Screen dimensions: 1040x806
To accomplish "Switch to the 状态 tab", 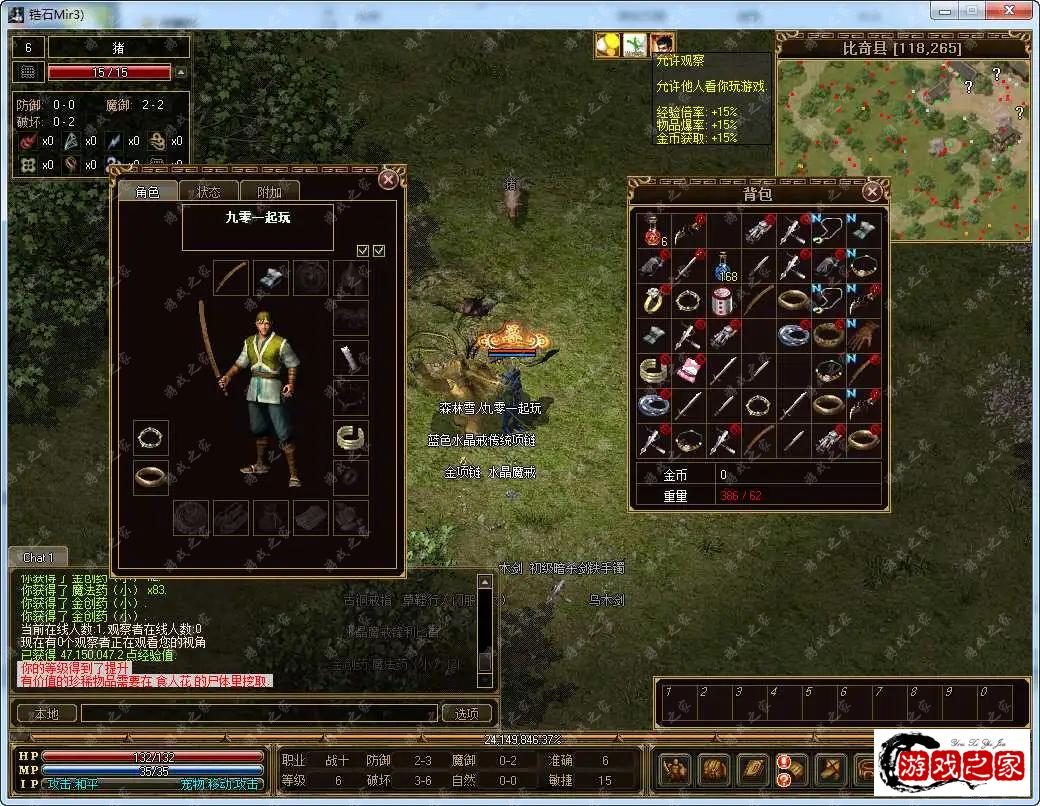I will (x=209, y=192).
